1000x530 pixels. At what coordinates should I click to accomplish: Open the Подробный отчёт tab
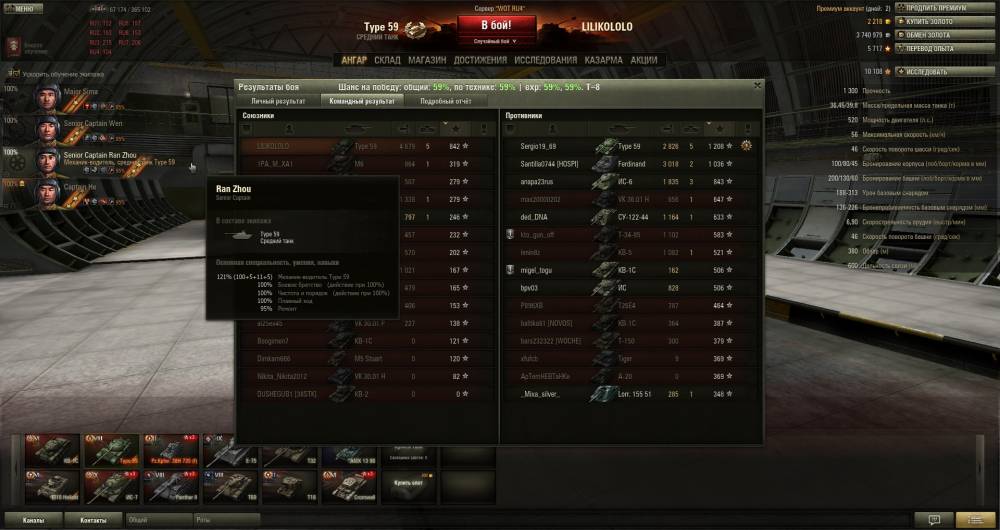[446, 101]
